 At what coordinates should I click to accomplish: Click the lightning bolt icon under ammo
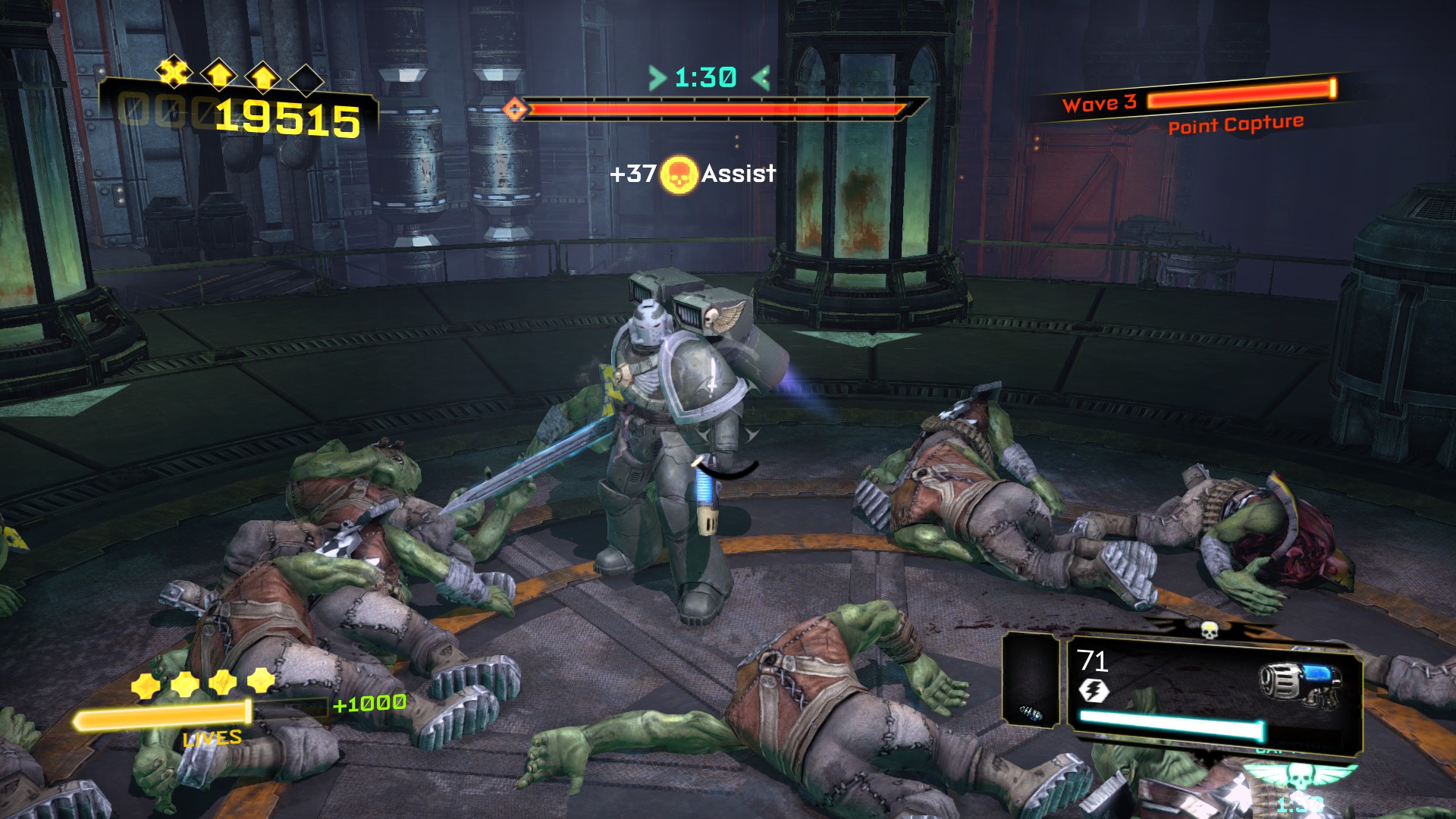(1094, 691)
